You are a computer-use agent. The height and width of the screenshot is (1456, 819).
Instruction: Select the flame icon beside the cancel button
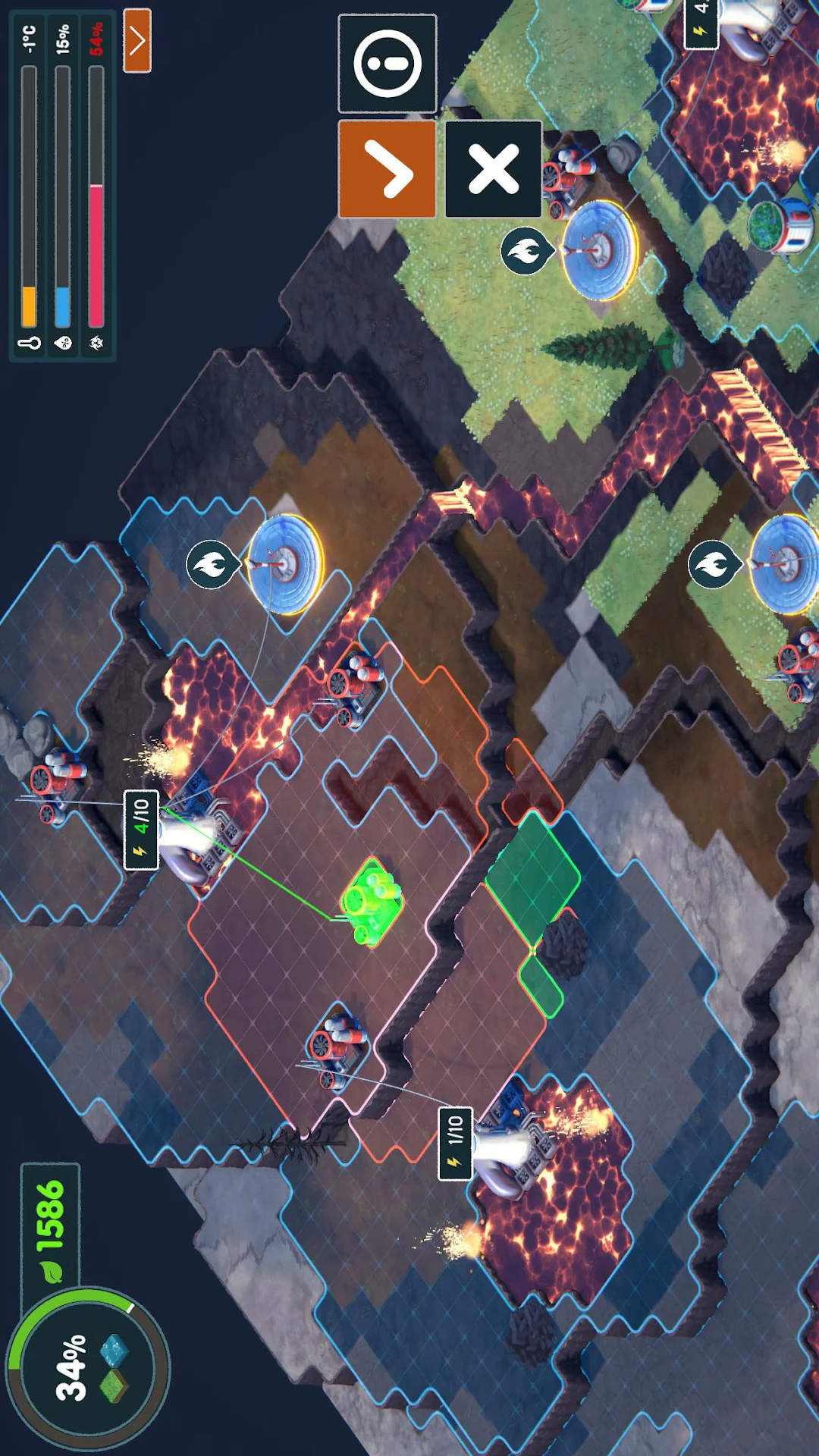coord(525,250)
